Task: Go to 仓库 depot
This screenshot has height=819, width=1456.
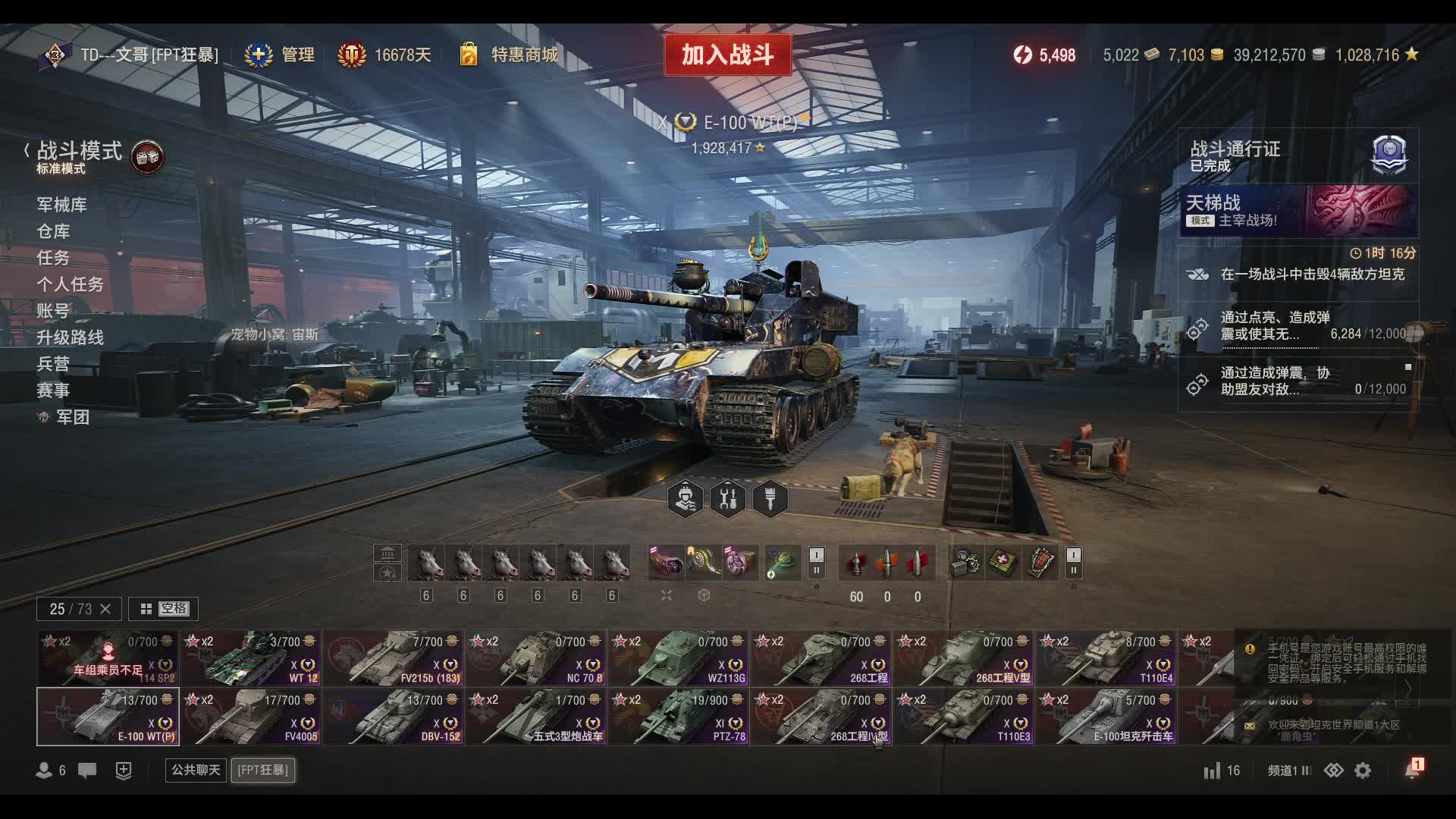Action: 53,231
